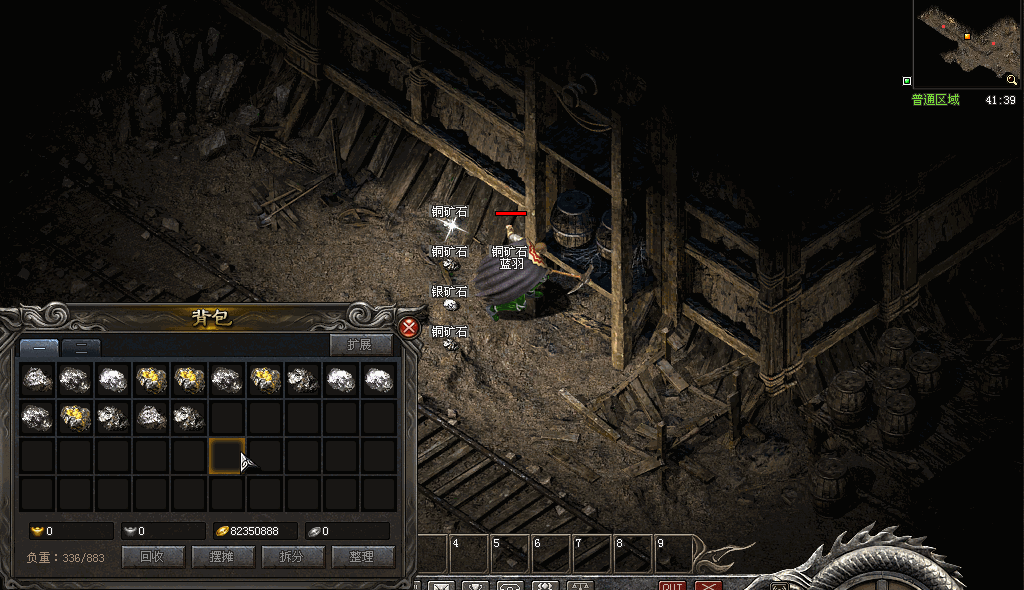Open the minimap
Screen dimensions: 1024x590
coord(966,43)
